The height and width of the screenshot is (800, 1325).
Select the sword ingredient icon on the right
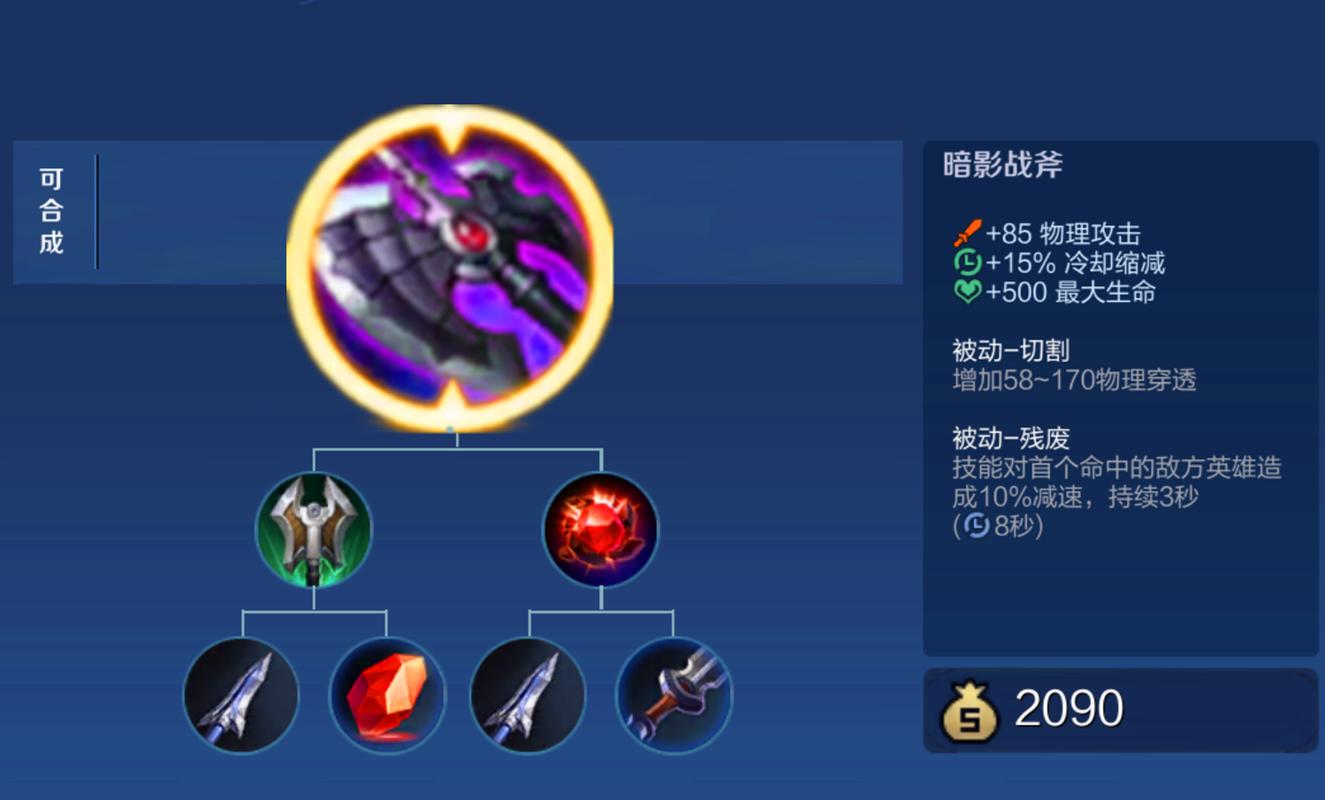point(673,695)
